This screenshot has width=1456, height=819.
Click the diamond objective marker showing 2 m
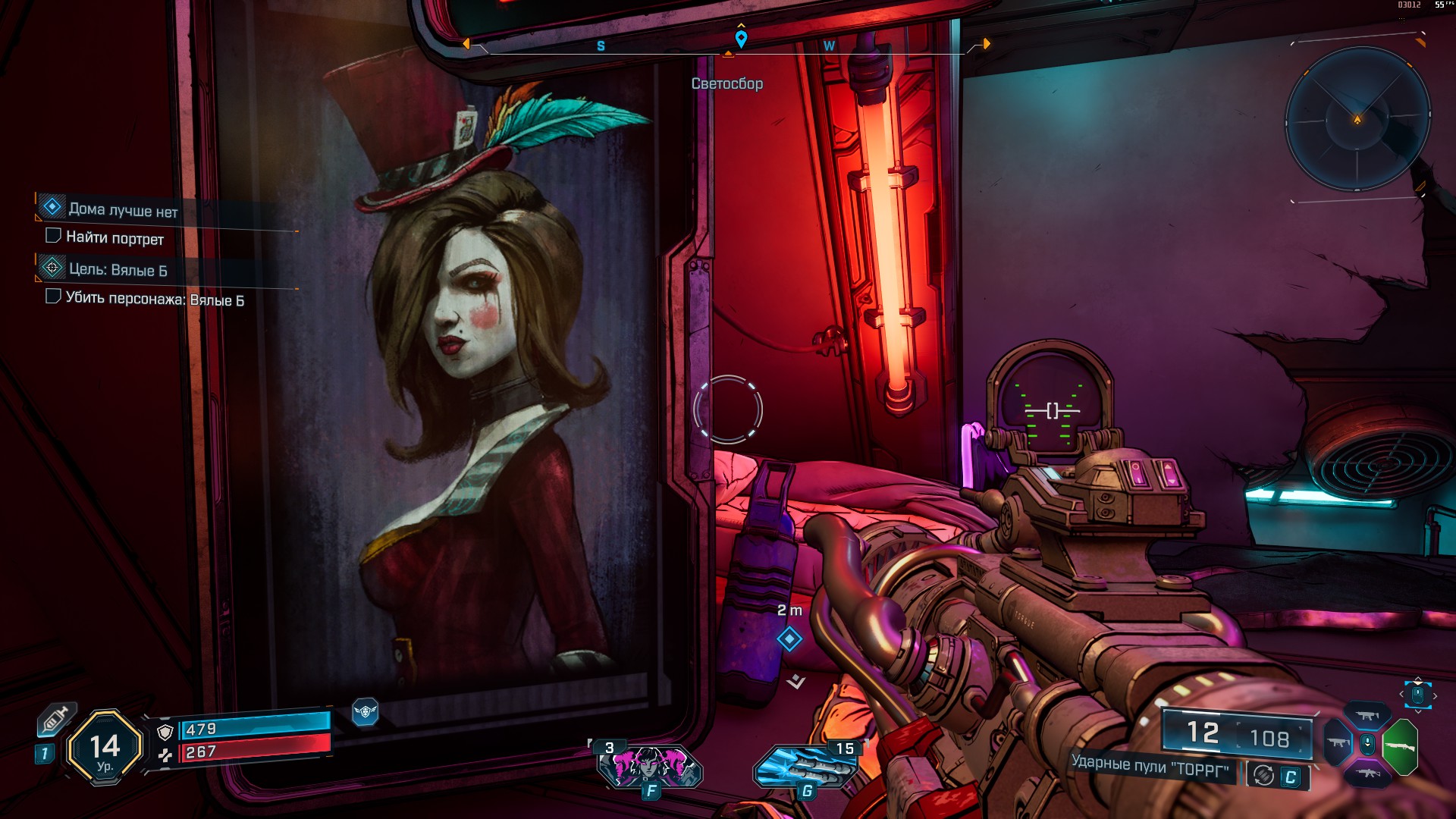(x=789, y=639)
